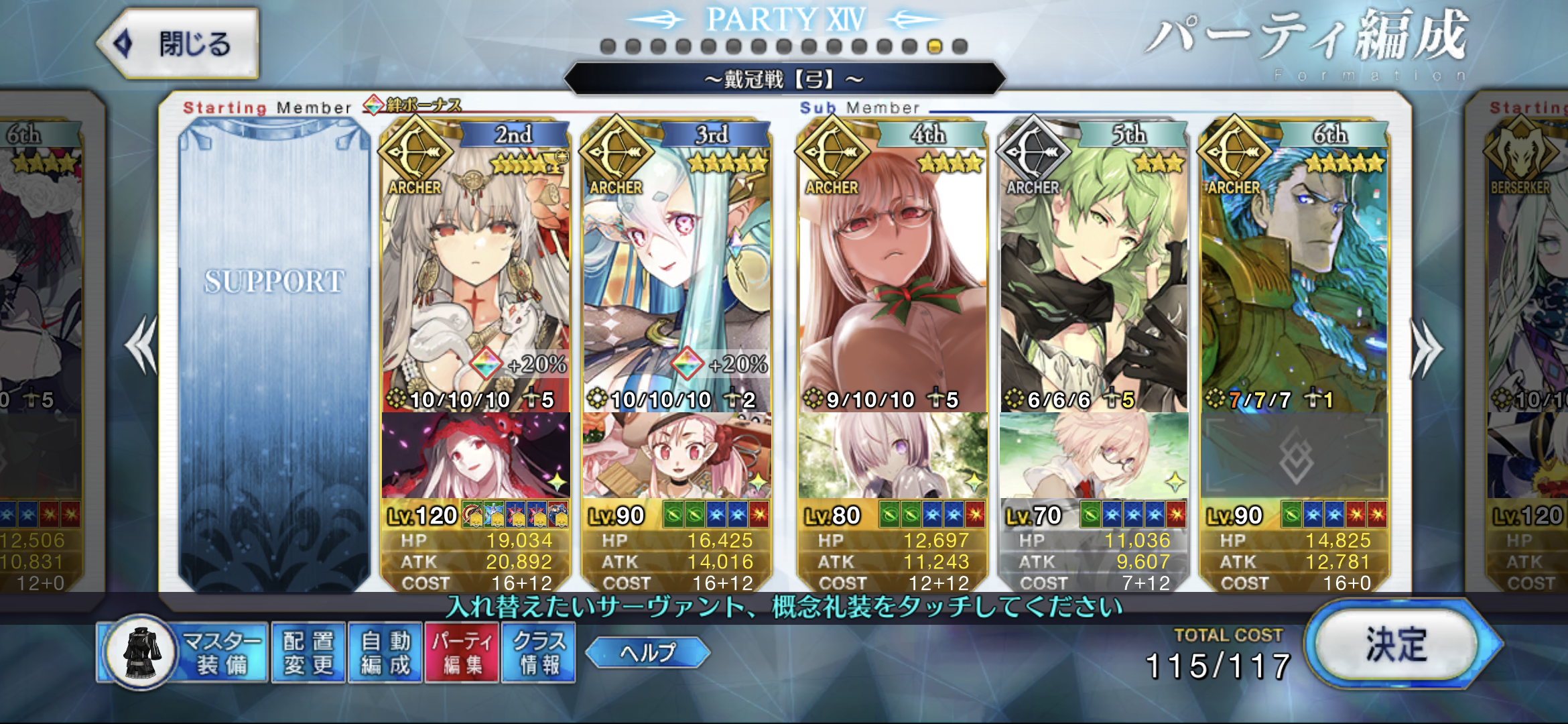Select the empty Craft Essence slot
The width and height of the screenshot is (1568, 724).
pos(1294,456)
